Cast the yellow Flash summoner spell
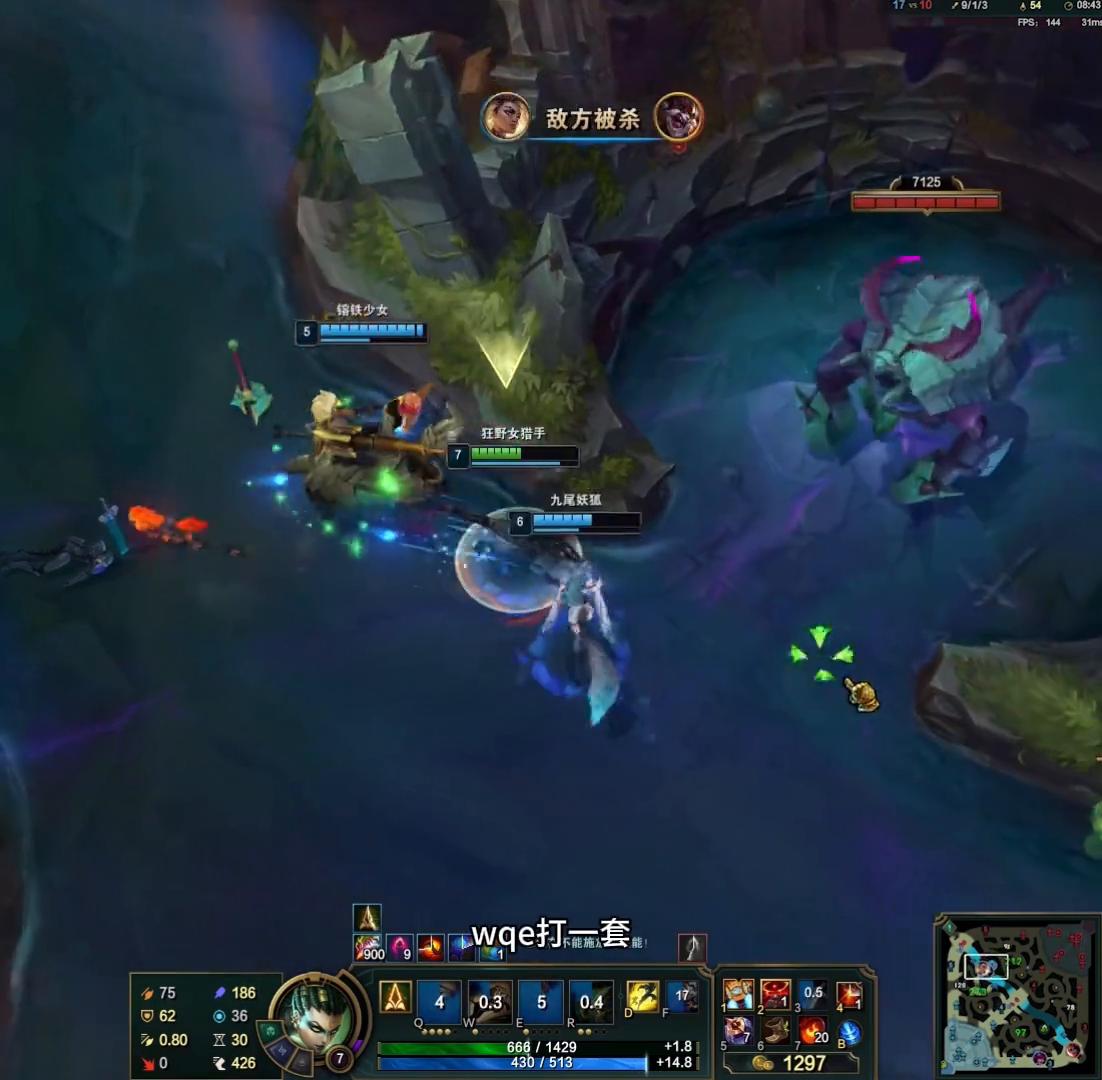1102x1080 pixels. [642, 996]
